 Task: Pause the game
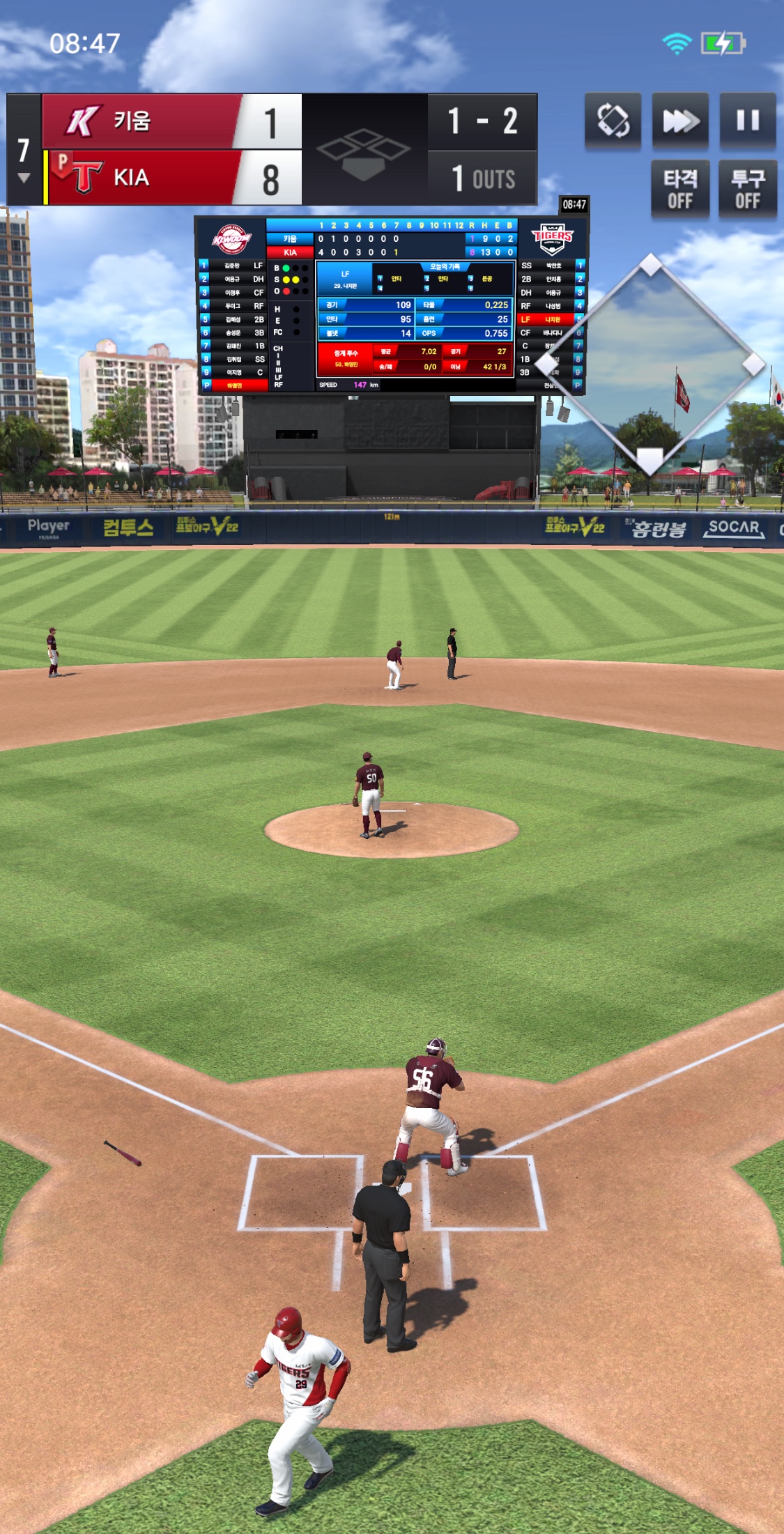point(748,121)
